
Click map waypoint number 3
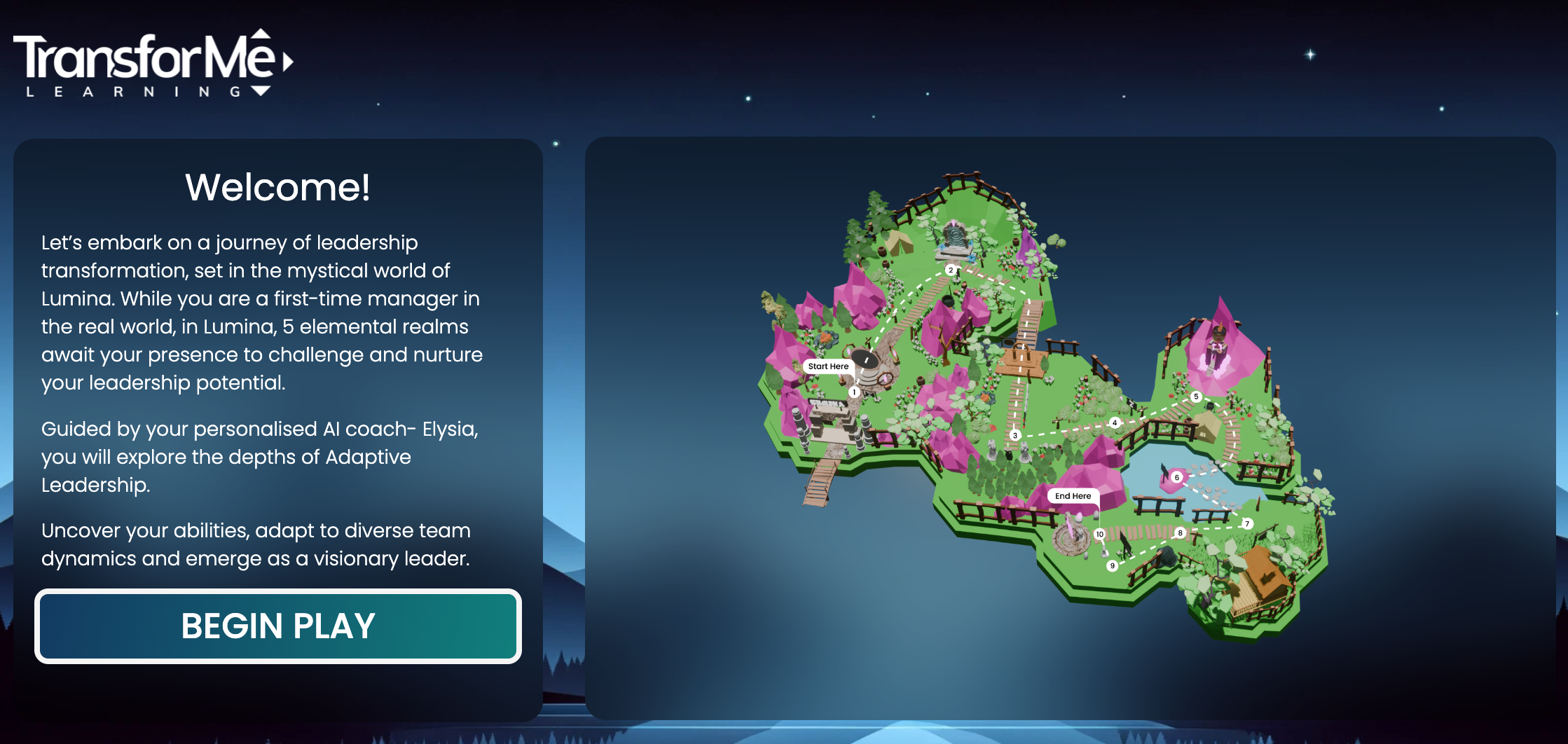[x=1015, y=435]
